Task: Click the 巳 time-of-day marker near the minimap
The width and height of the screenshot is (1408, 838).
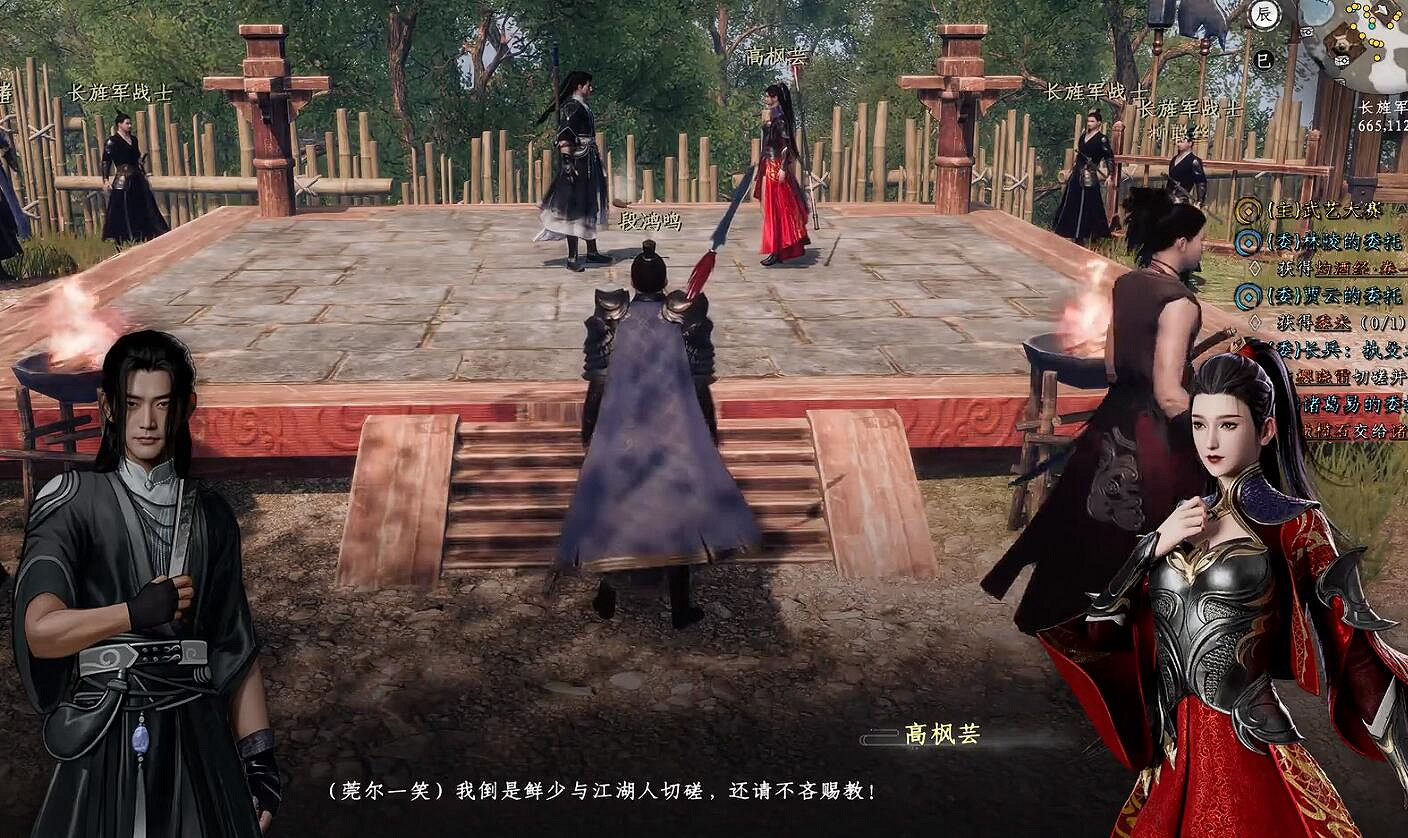Action: point(1264,58)
